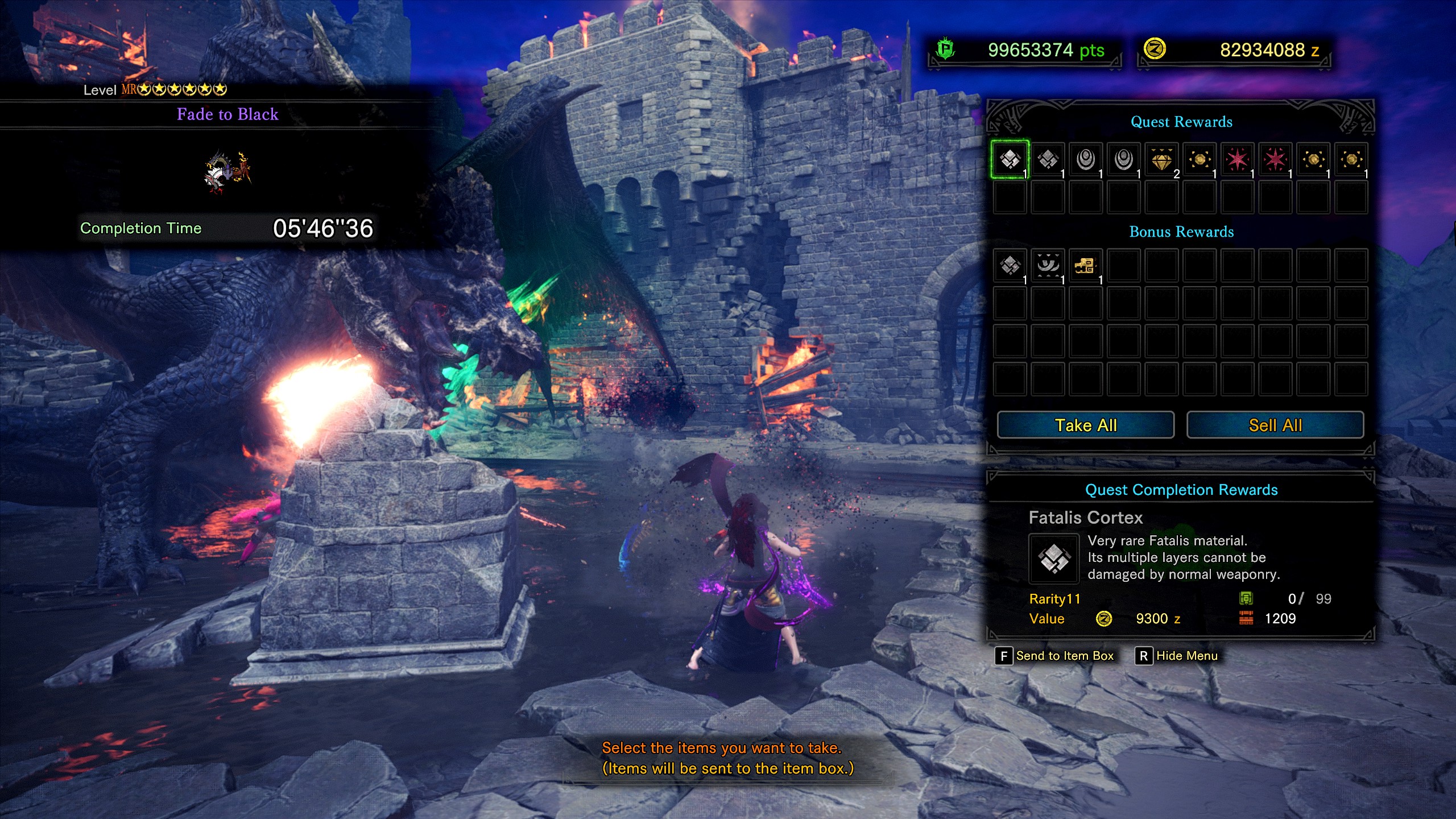Pick the gold ticket in Bonus Rewards

coord(1085,265)
